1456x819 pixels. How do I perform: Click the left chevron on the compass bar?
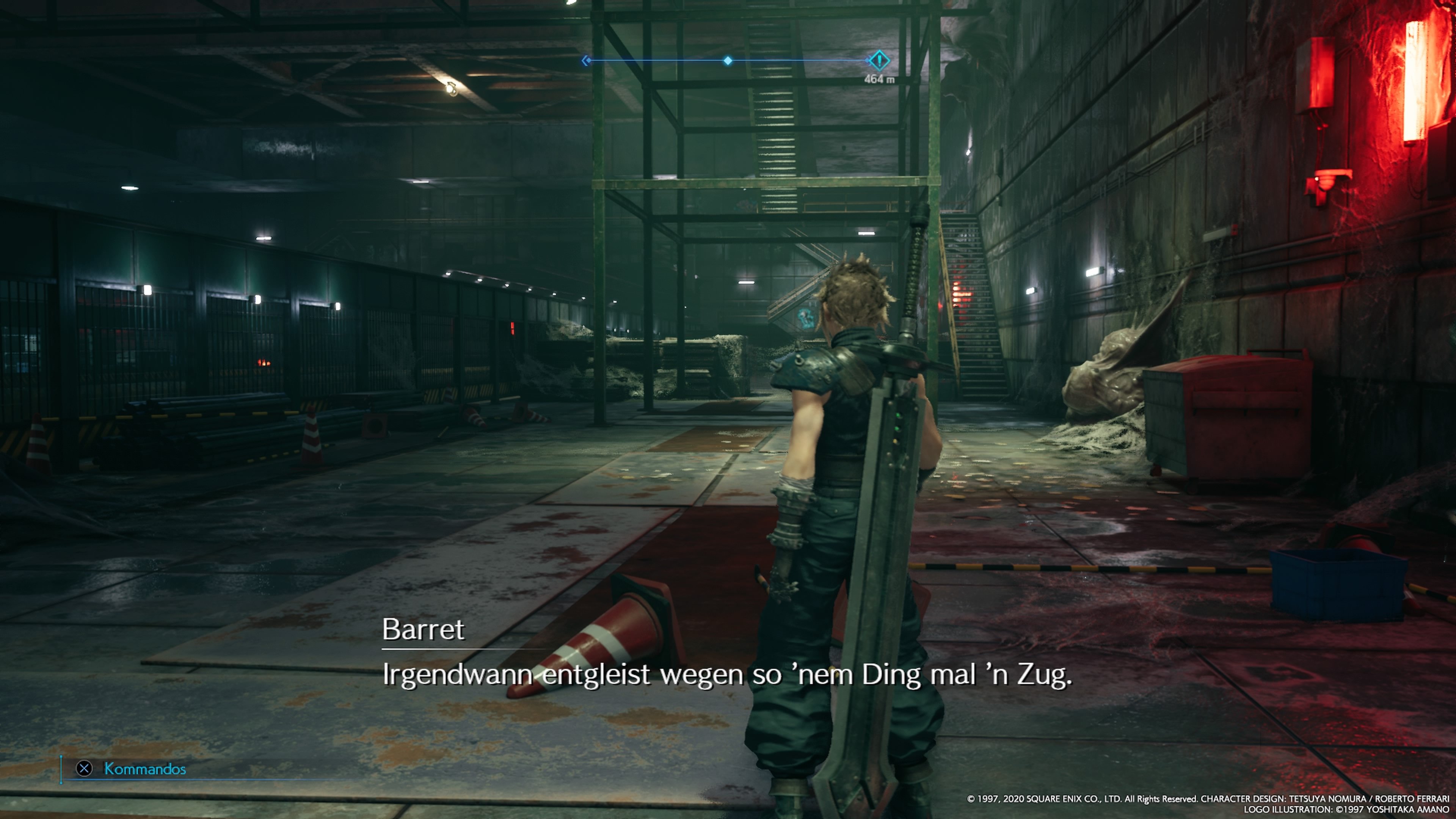pos(585,60)
